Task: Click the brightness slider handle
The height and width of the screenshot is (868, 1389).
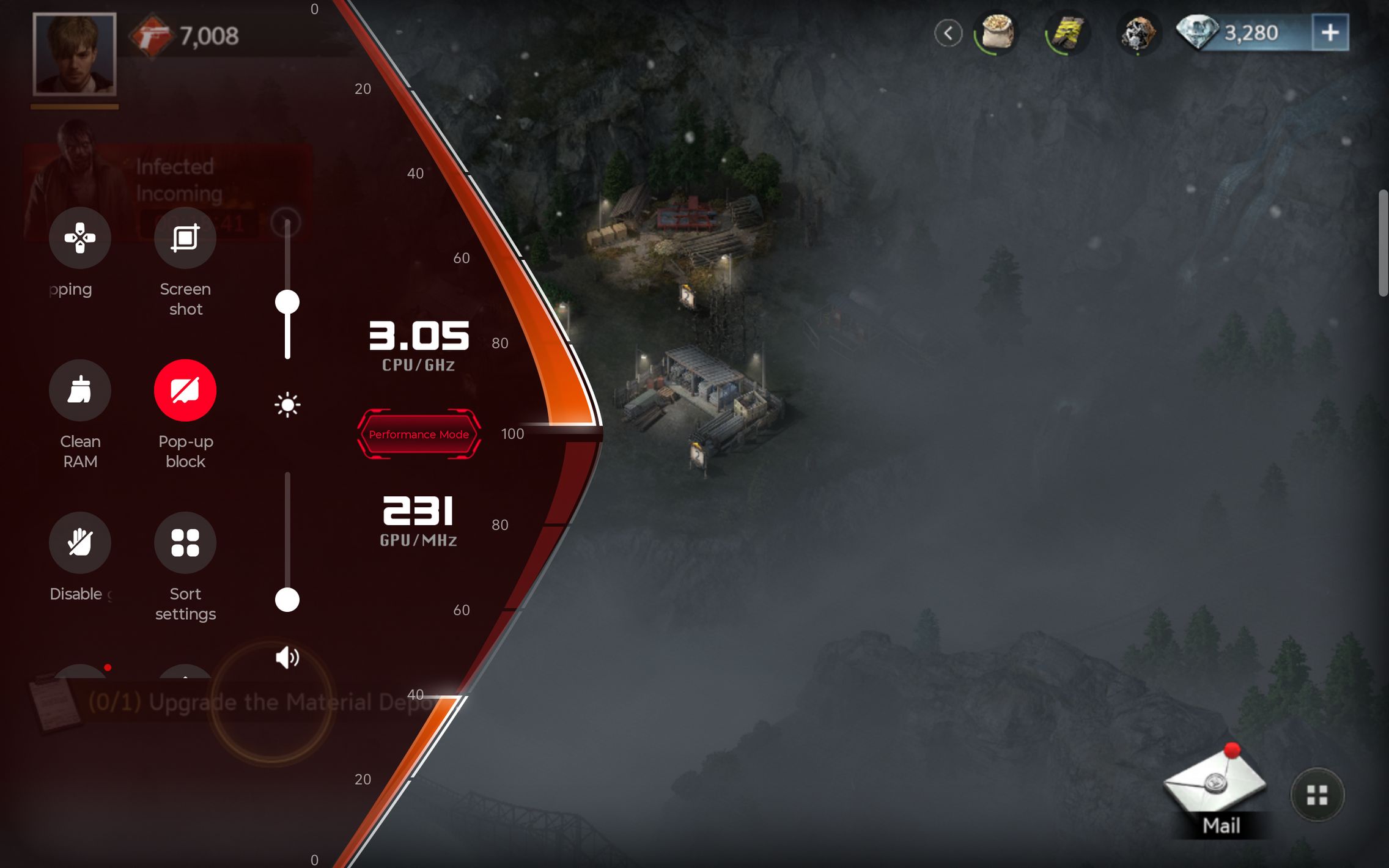Action: 287,302
